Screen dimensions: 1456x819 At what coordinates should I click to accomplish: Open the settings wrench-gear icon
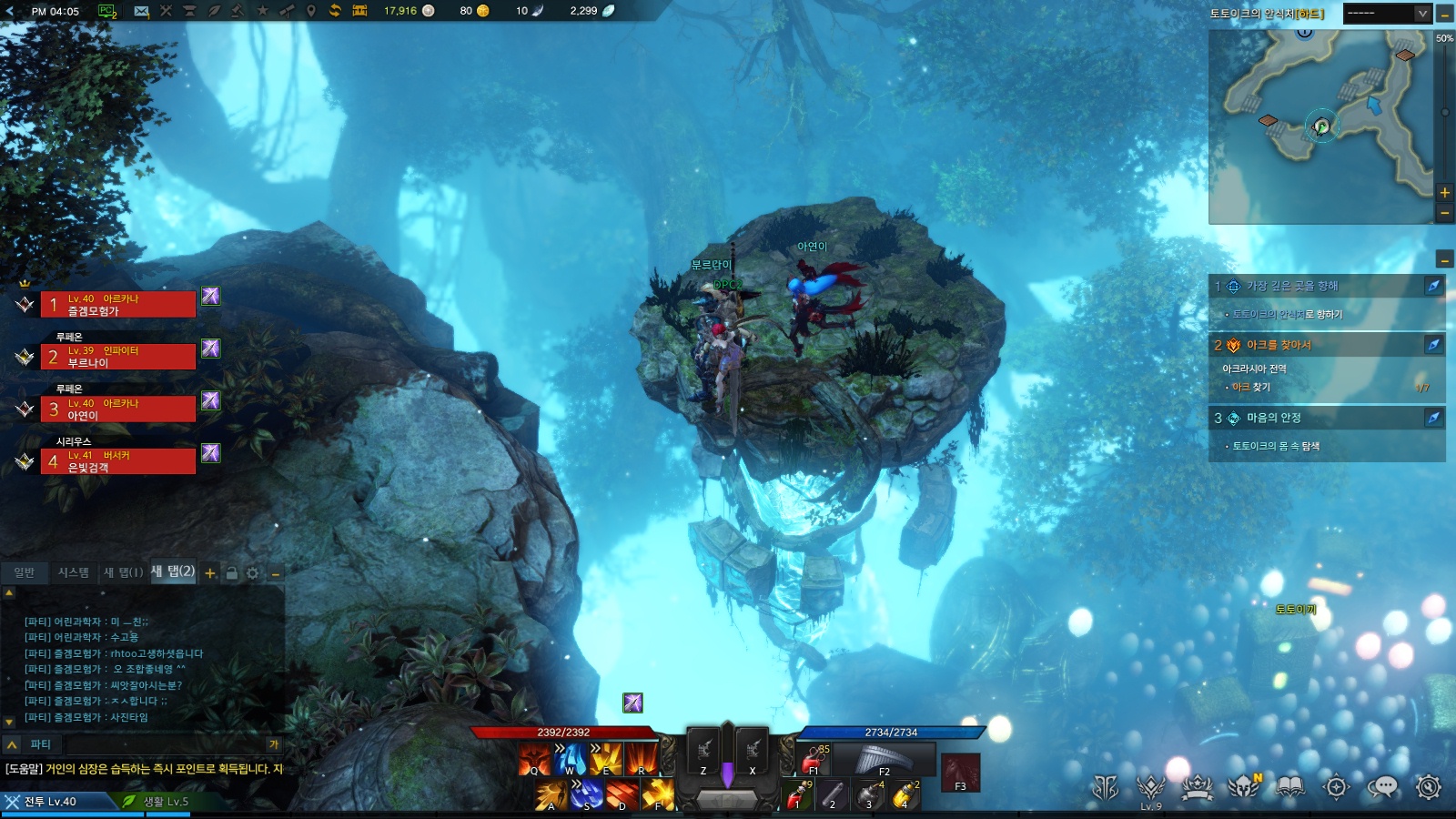pos(1429,786)
